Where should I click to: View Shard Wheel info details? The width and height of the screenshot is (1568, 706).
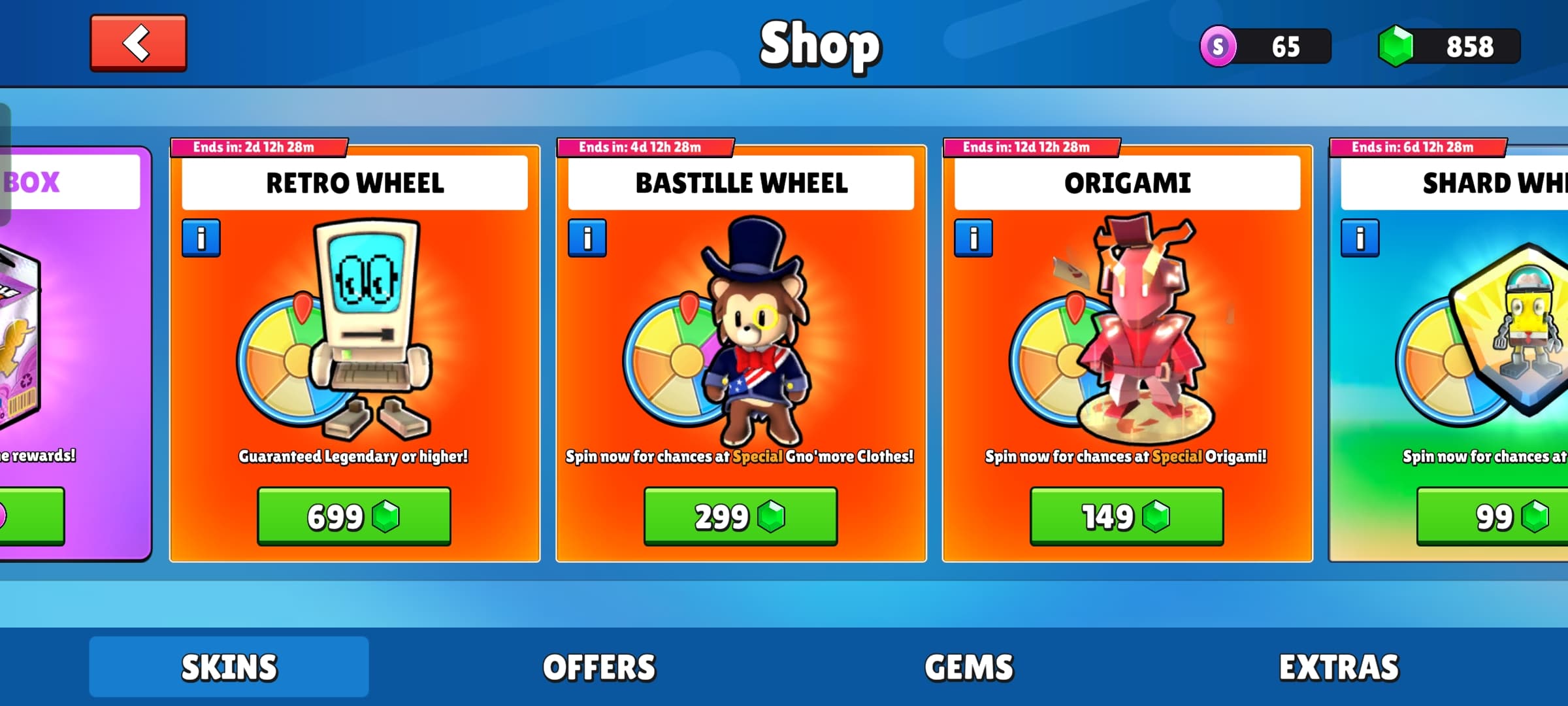[1360, 238]
